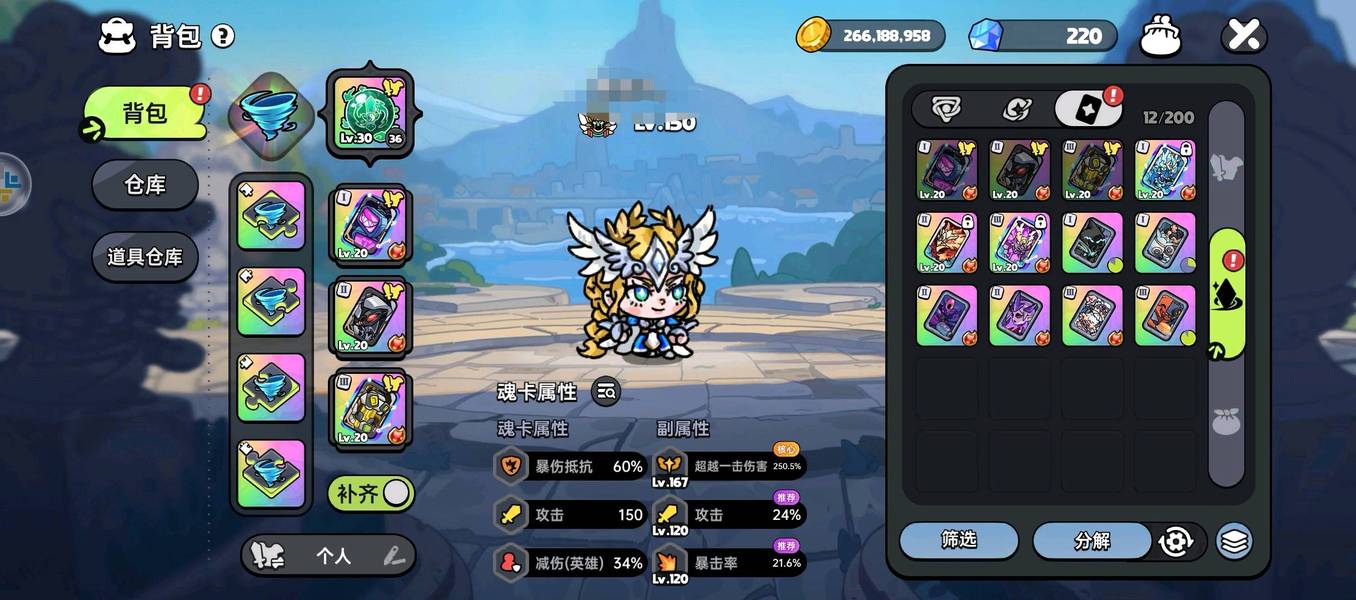Image resolution: width=1356 pixels, height=600 pixels.
Task: Tap the stacked layers icon
Action: [x=1235, y=541]
